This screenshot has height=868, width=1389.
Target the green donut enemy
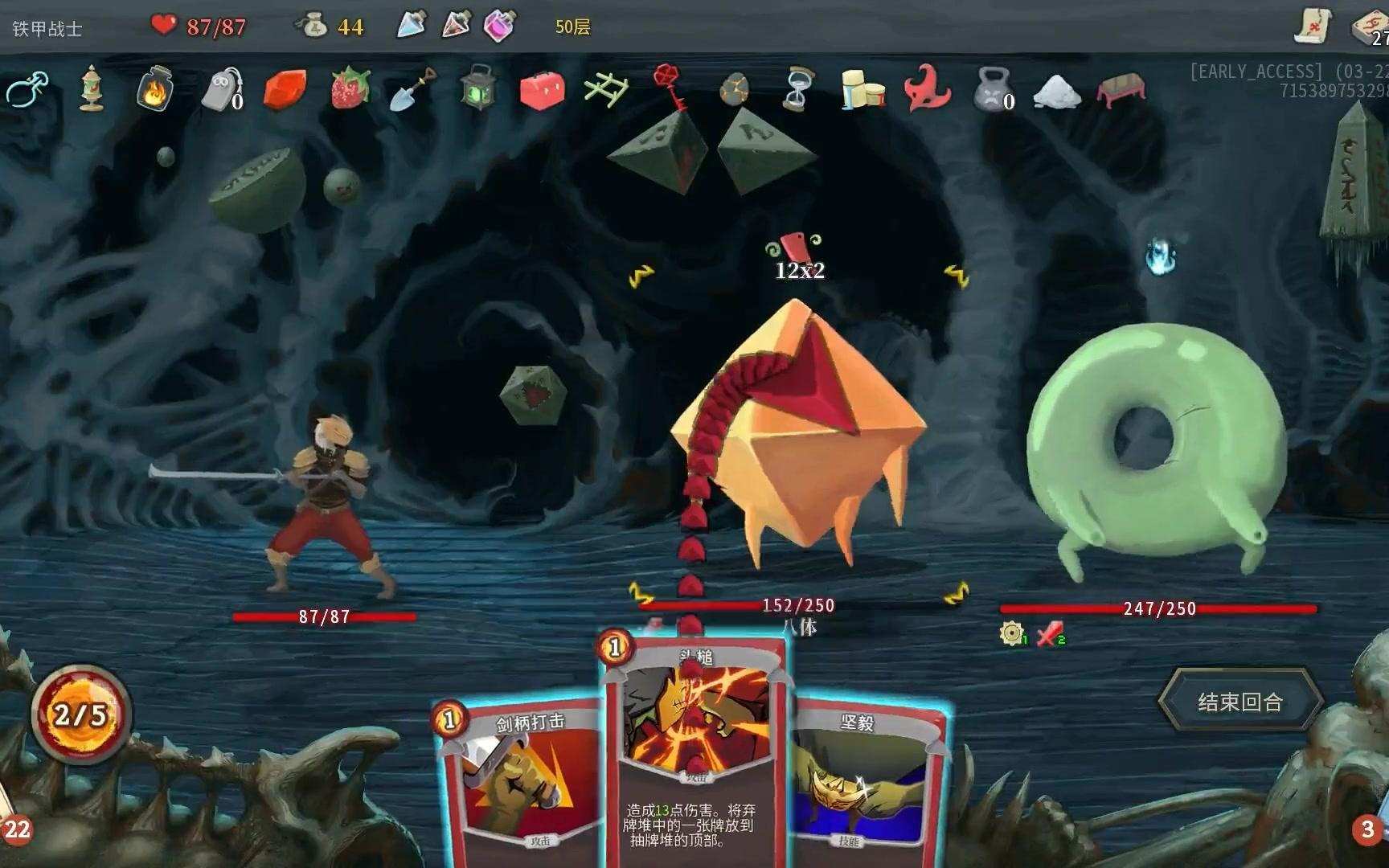point(1157,450)
